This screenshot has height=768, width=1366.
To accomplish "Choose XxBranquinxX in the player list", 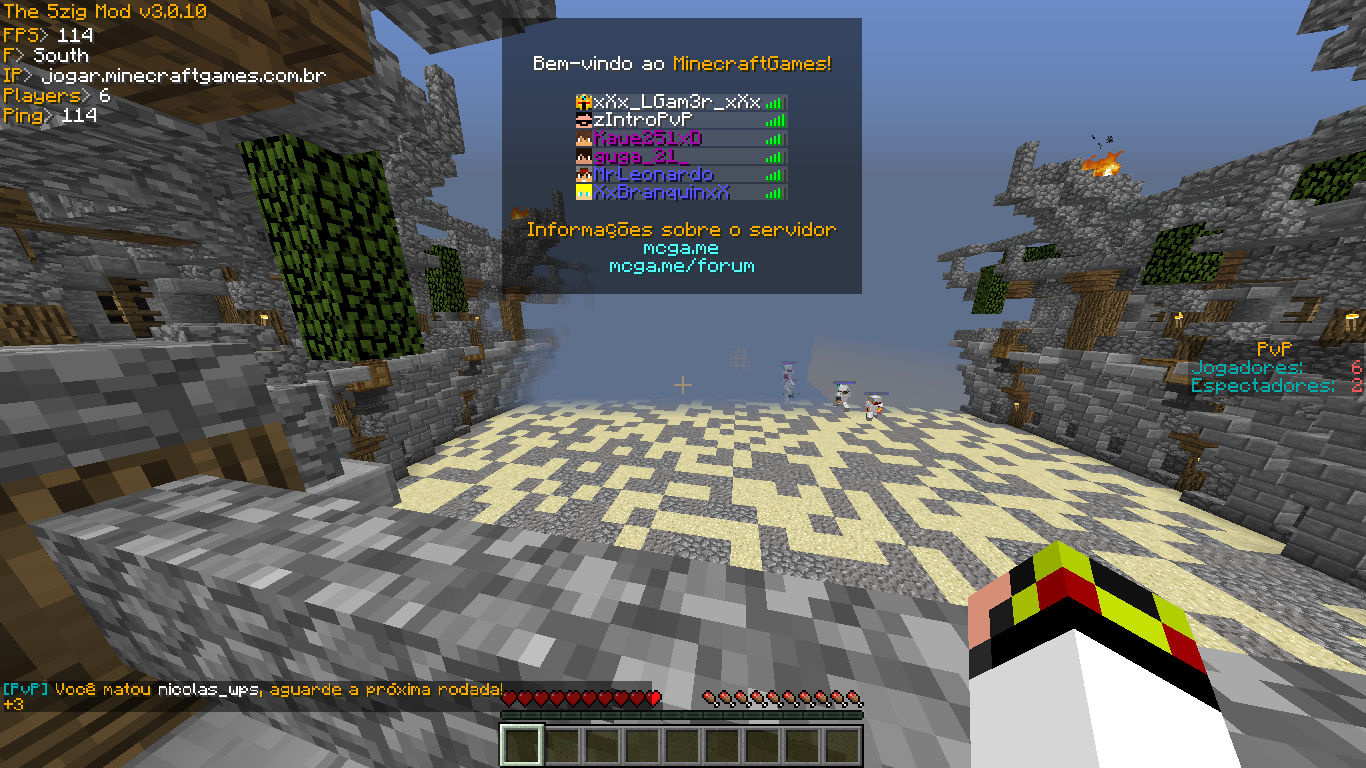I will (x=661, y=192).
